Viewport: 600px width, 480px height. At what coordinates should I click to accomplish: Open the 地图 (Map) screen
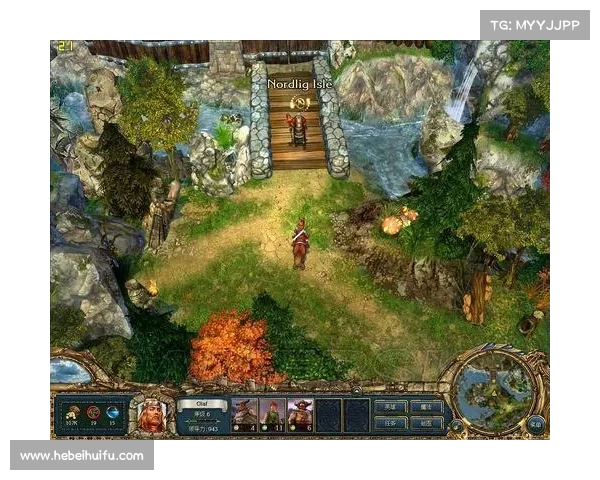click(426, 423)
